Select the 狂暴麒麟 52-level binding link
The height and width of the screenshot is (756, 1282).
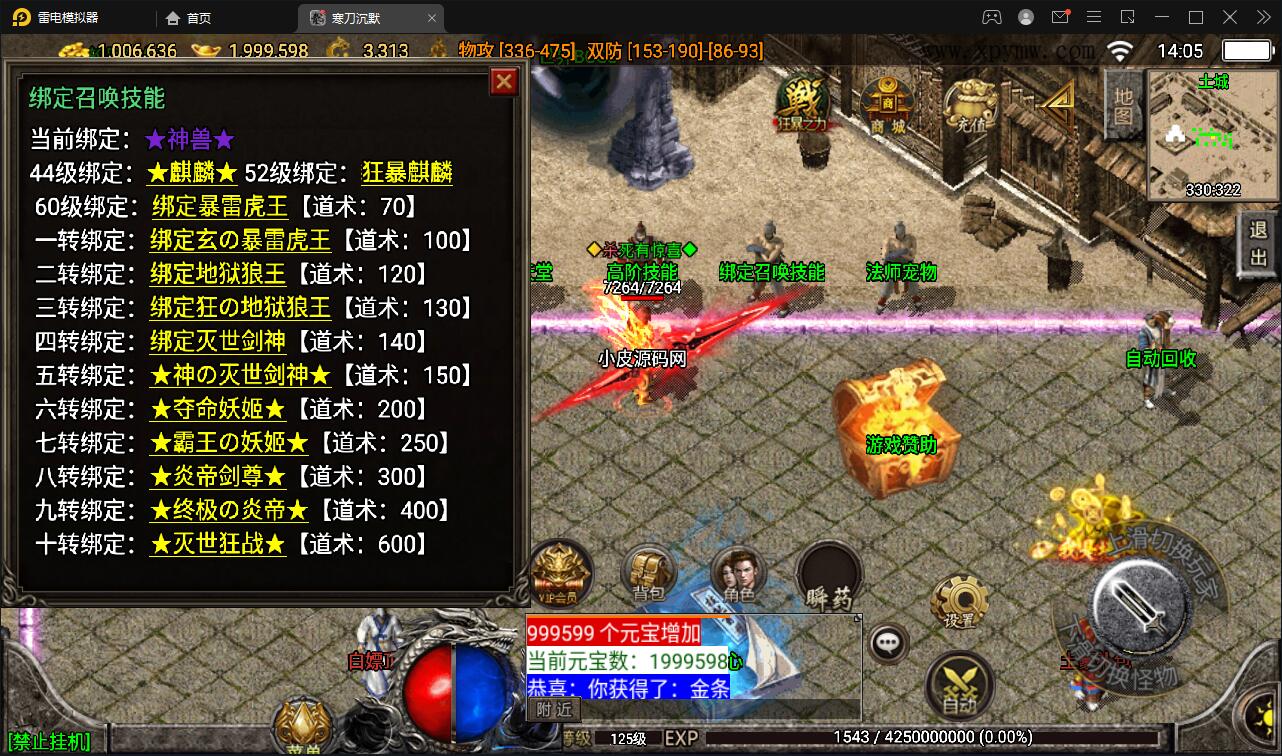click(406, 173)
